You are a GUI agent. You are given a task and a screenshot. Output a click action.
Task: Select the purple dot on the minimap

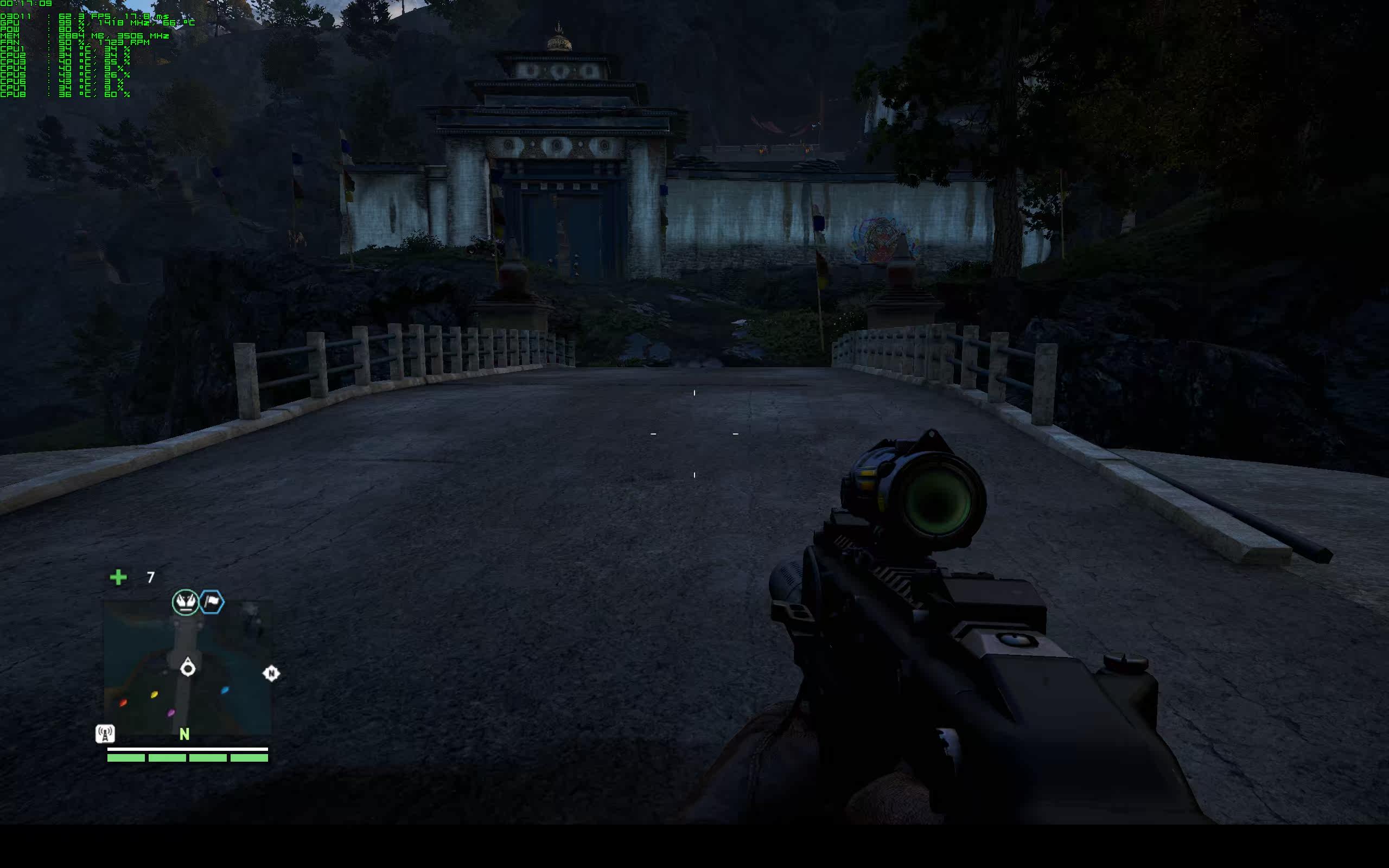(170, 713)
